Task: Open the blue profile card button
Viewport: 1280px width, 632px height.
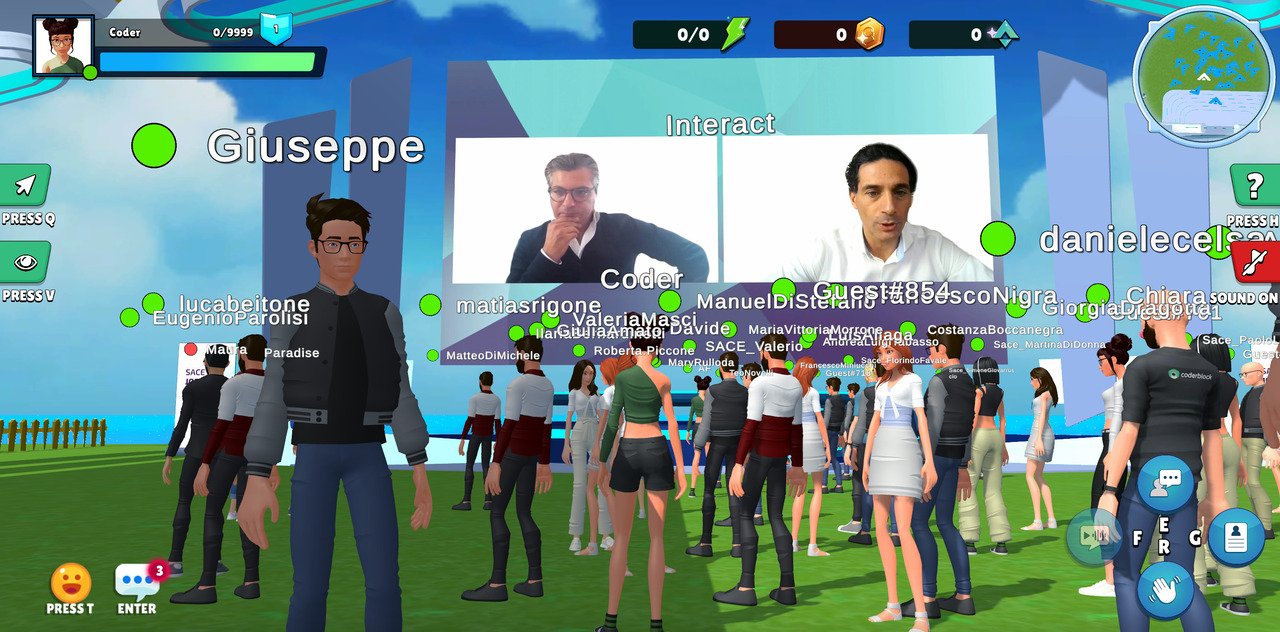Action: [1236, 537]
